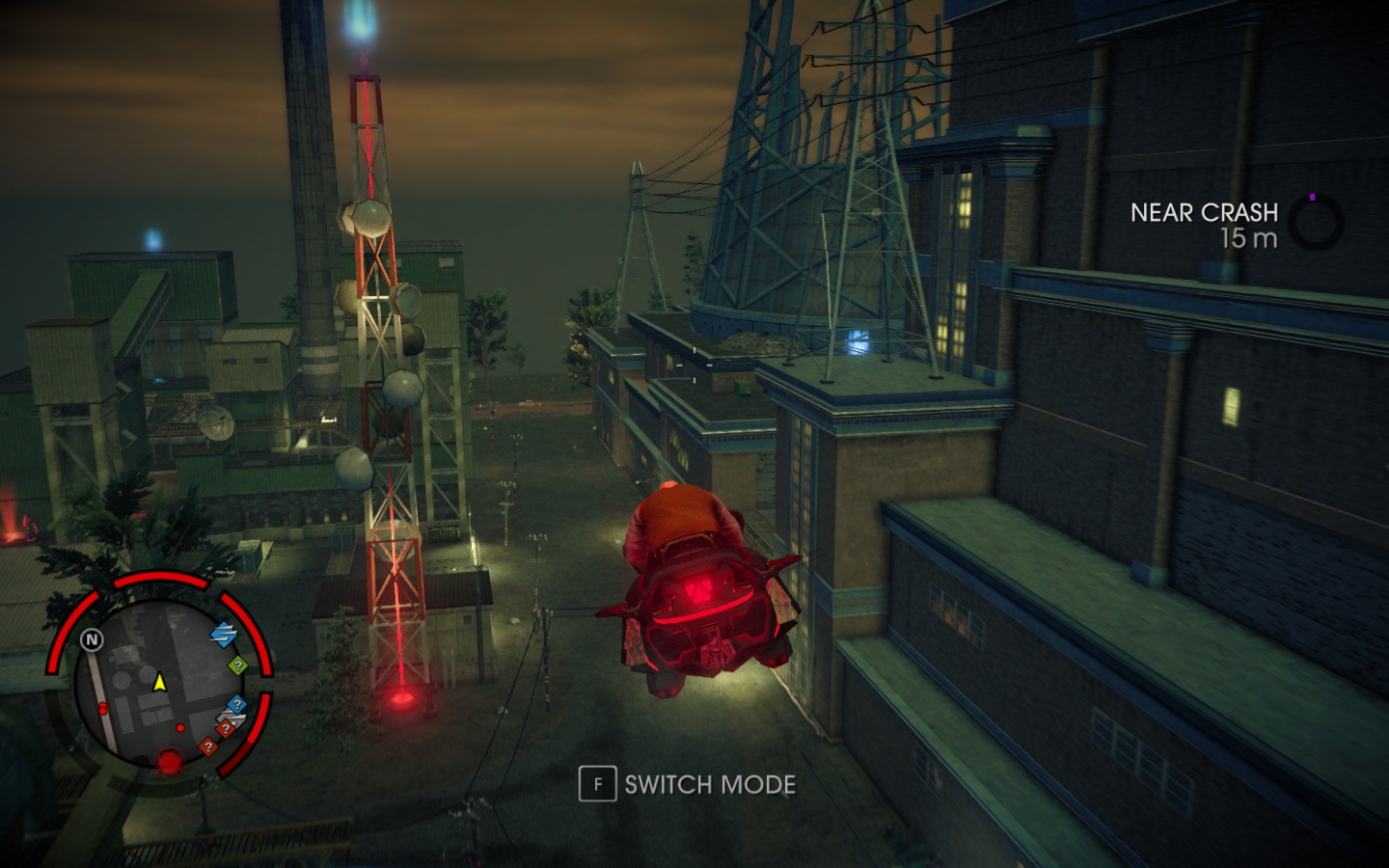The image size is (1389, 868).
Task: Click the circular minimap
Action: [x=159, y=680]
